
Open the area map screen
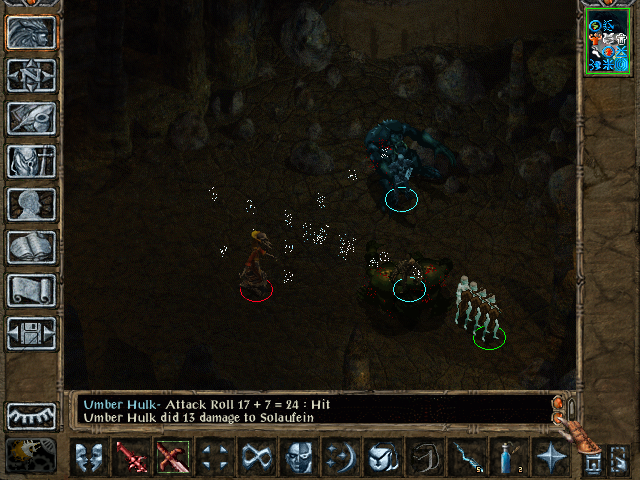(x=31, y=75)
